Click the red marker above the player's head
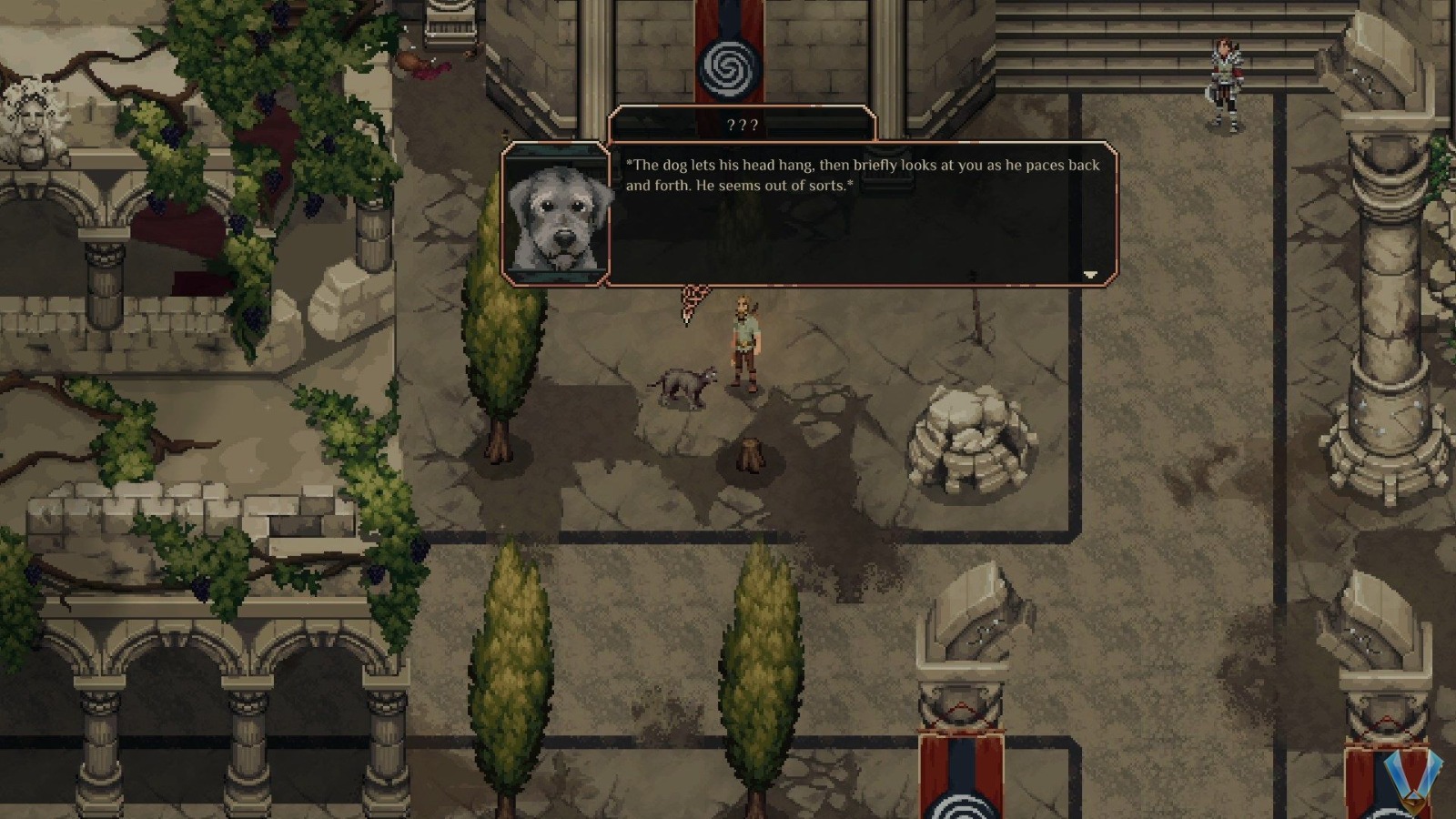 tap(689, 300)
